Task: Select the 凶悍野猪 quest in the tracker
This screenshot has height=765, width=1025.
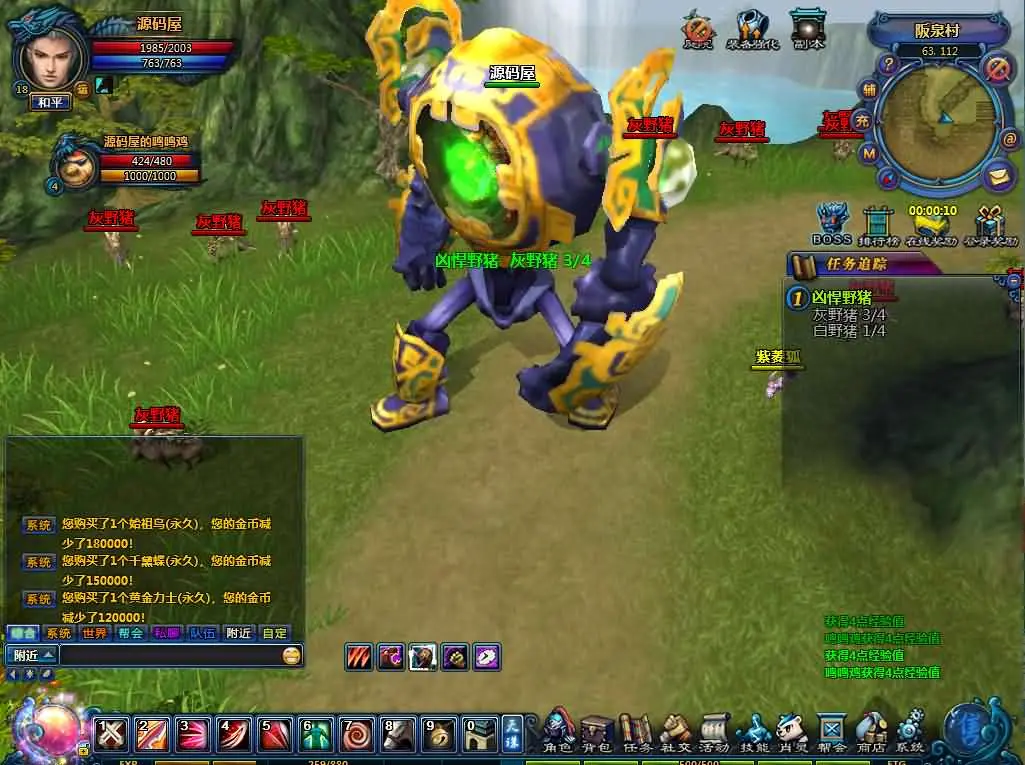Action: (x=841, y=298)
